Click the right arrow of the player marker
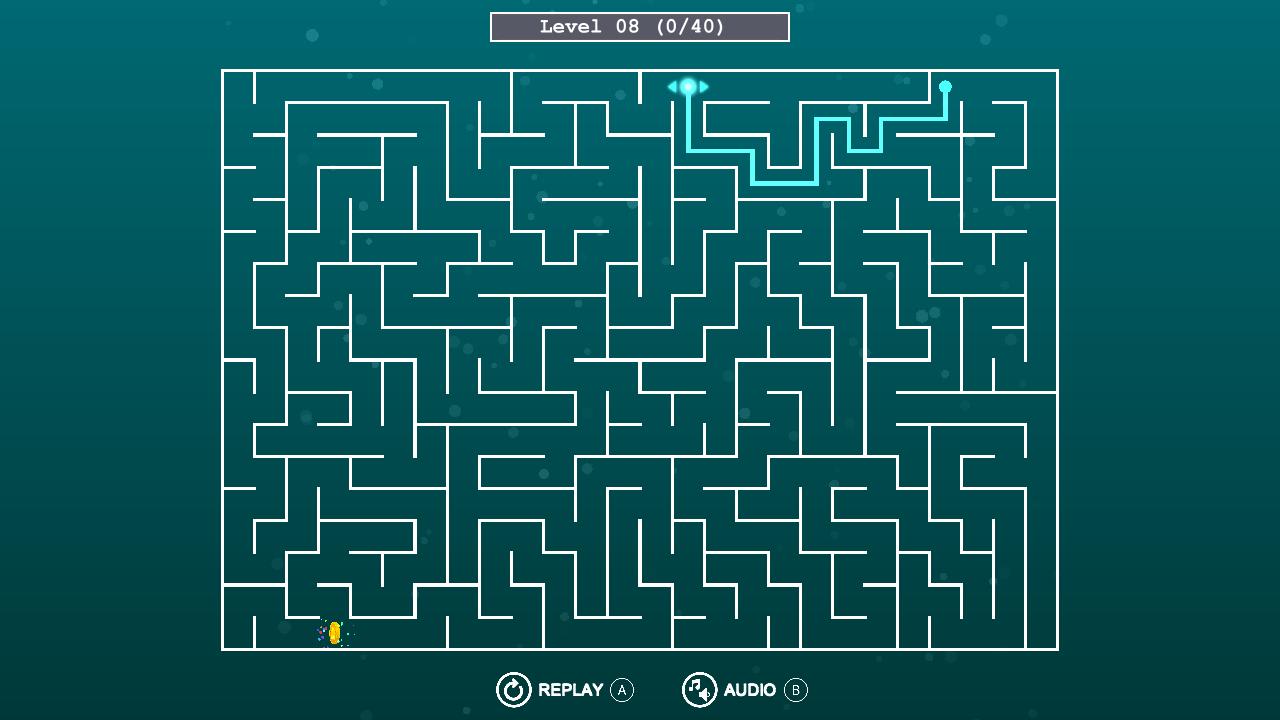Viewport: 1280px width, 720px height. pos(704,87)
